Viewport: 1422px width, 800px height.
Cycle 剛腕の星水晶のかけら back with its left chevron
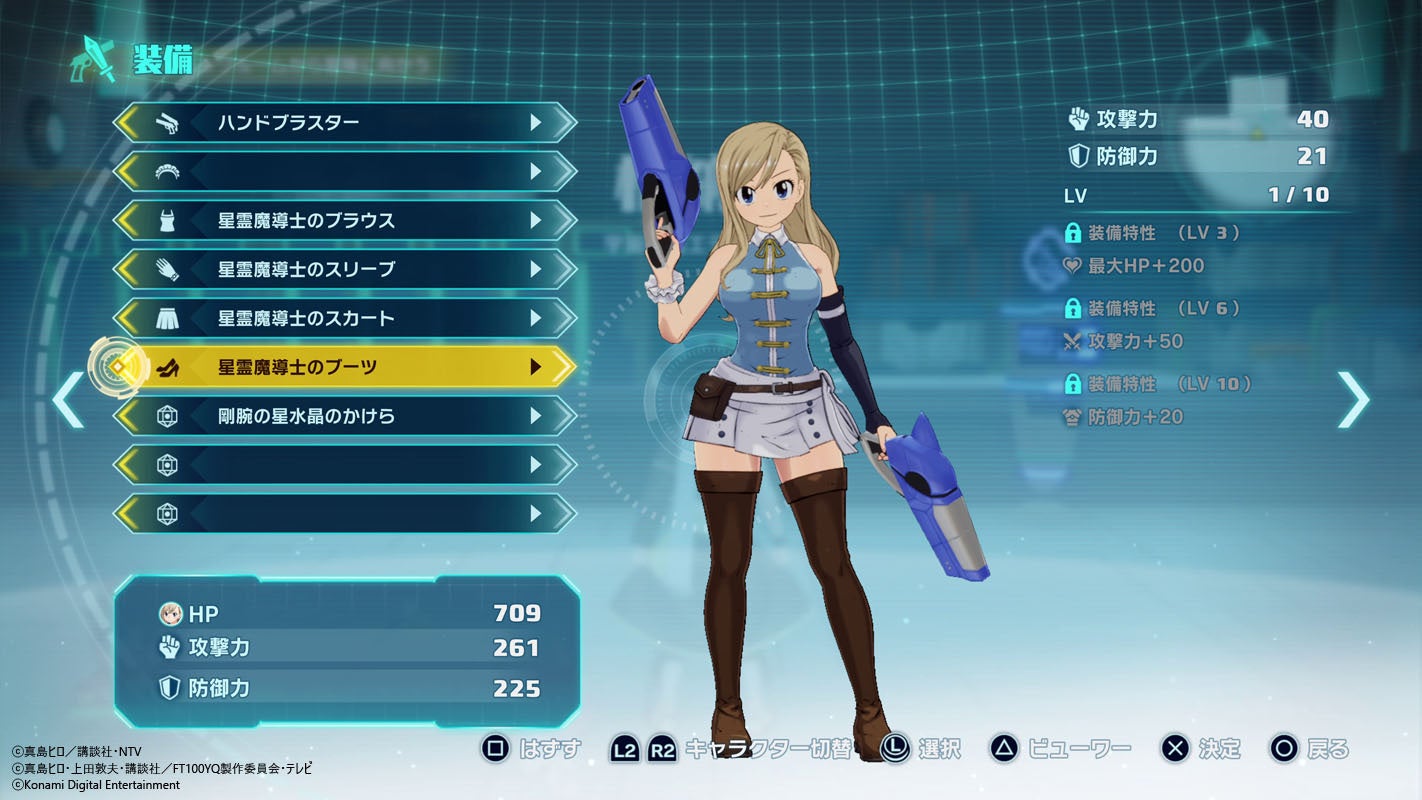click(127, 416)
